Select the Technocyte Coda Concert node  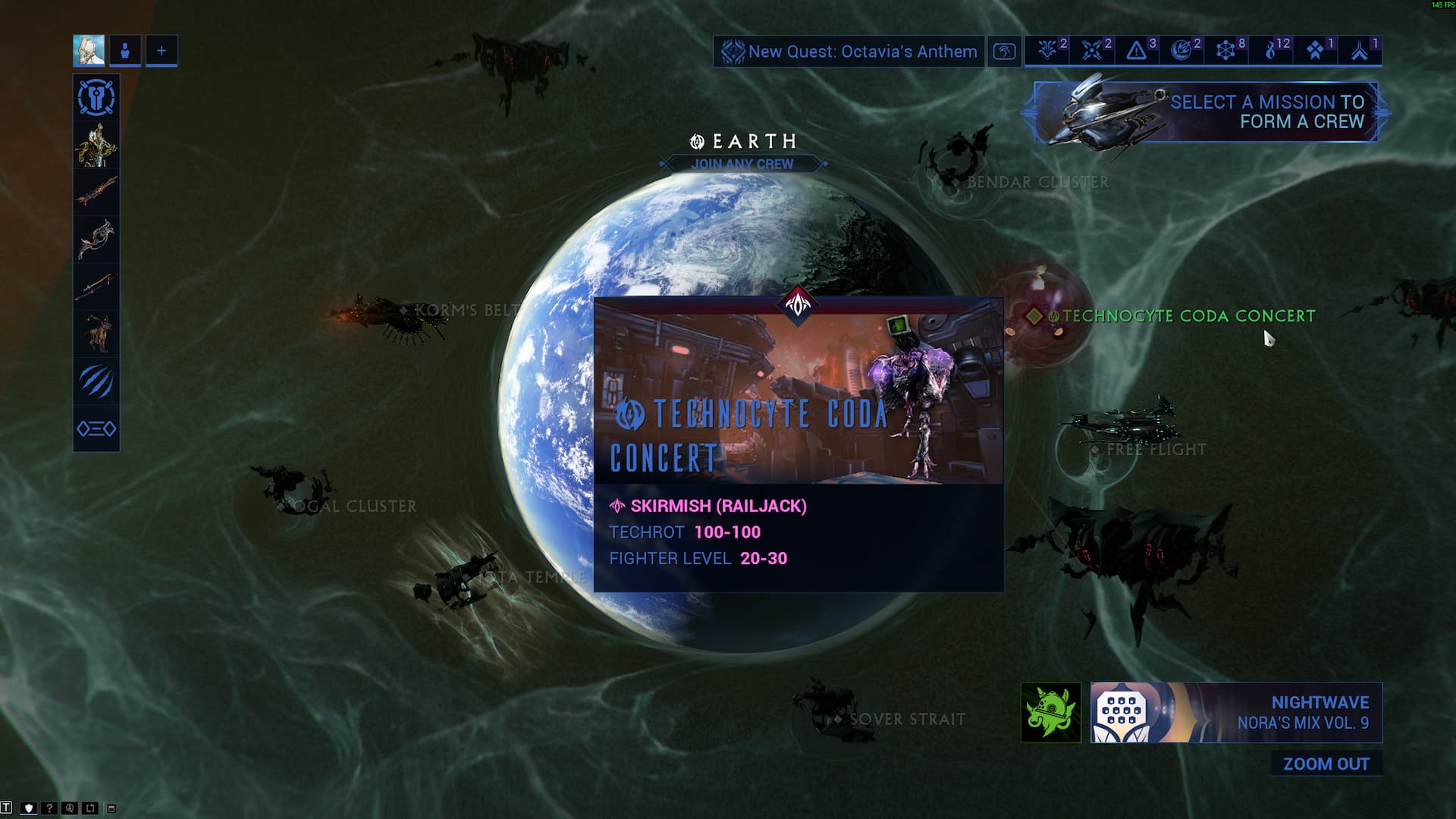[x=1188, y=316]
